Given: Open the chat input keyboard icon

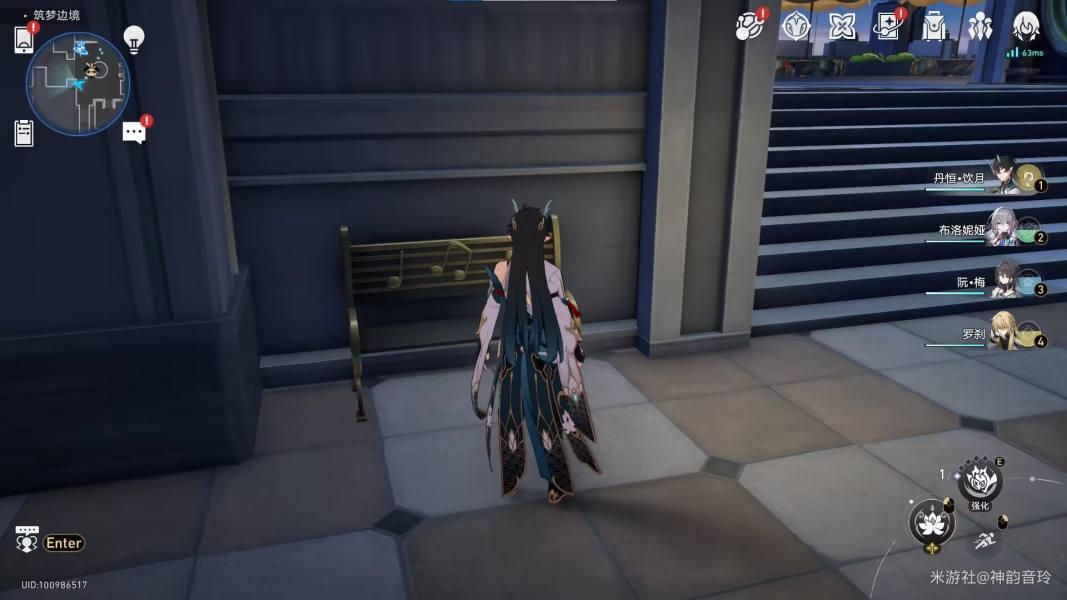Looking at the screenshot, I should pyautogui.click(x=27, y=541).
